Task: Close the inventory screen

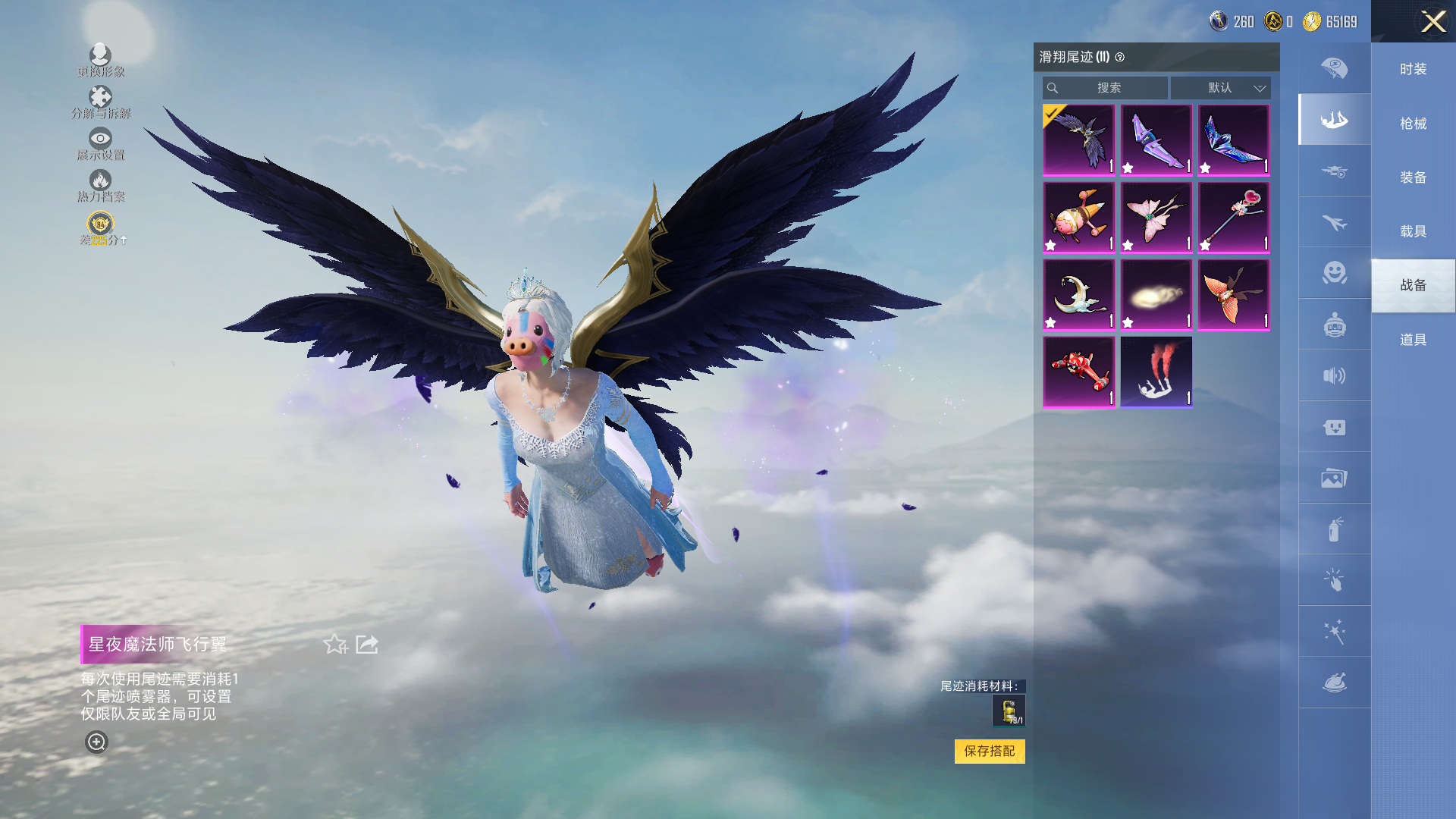Action: point(1432,21)
